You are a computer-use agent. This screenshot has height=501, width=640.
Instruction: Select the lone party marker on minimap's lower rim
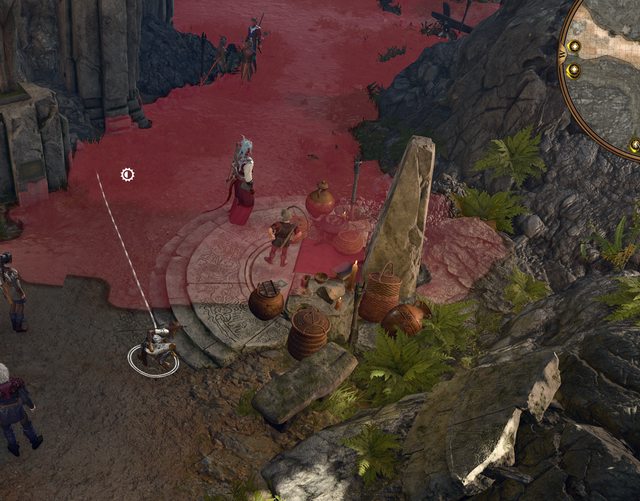click(634, 145)
